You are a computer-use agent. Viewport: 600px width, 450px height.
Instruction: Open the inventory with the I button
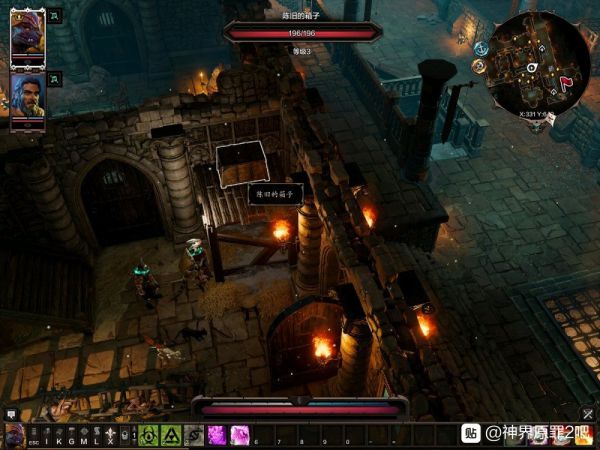[x=46, y=440]
